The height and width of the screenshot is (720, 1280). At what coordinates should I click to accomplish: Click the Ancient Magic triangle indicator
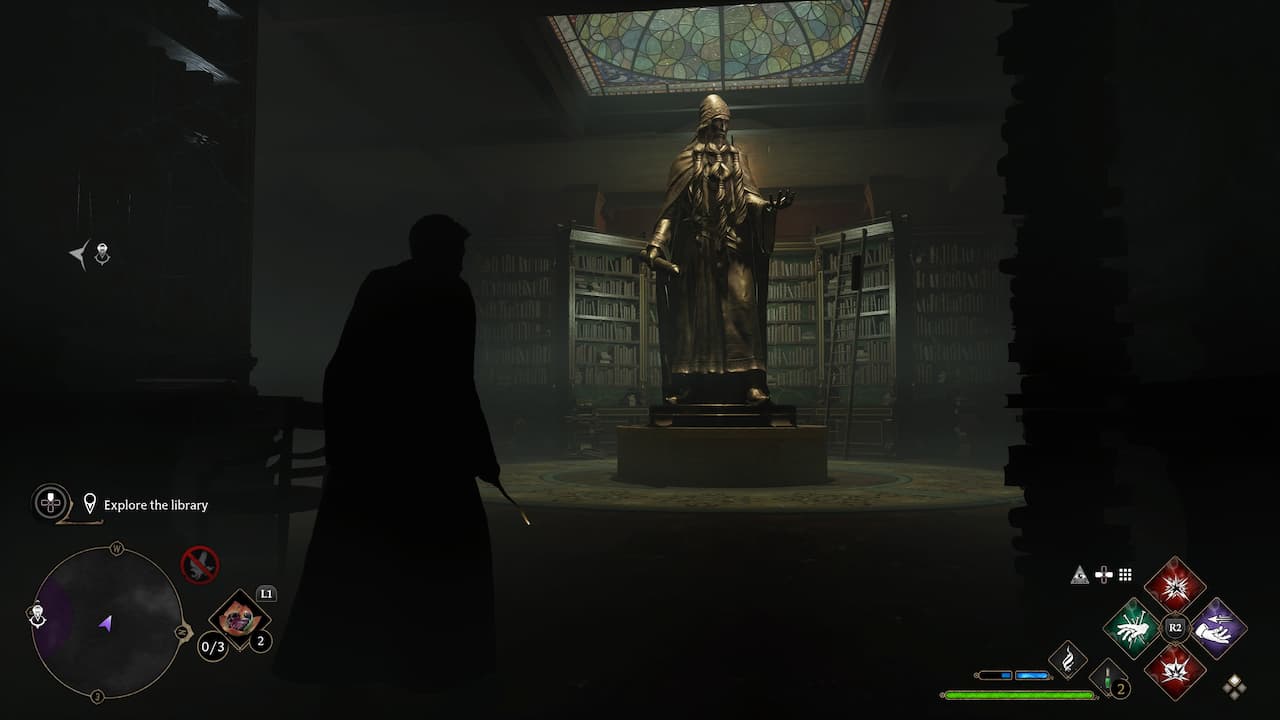point(1079,575)
